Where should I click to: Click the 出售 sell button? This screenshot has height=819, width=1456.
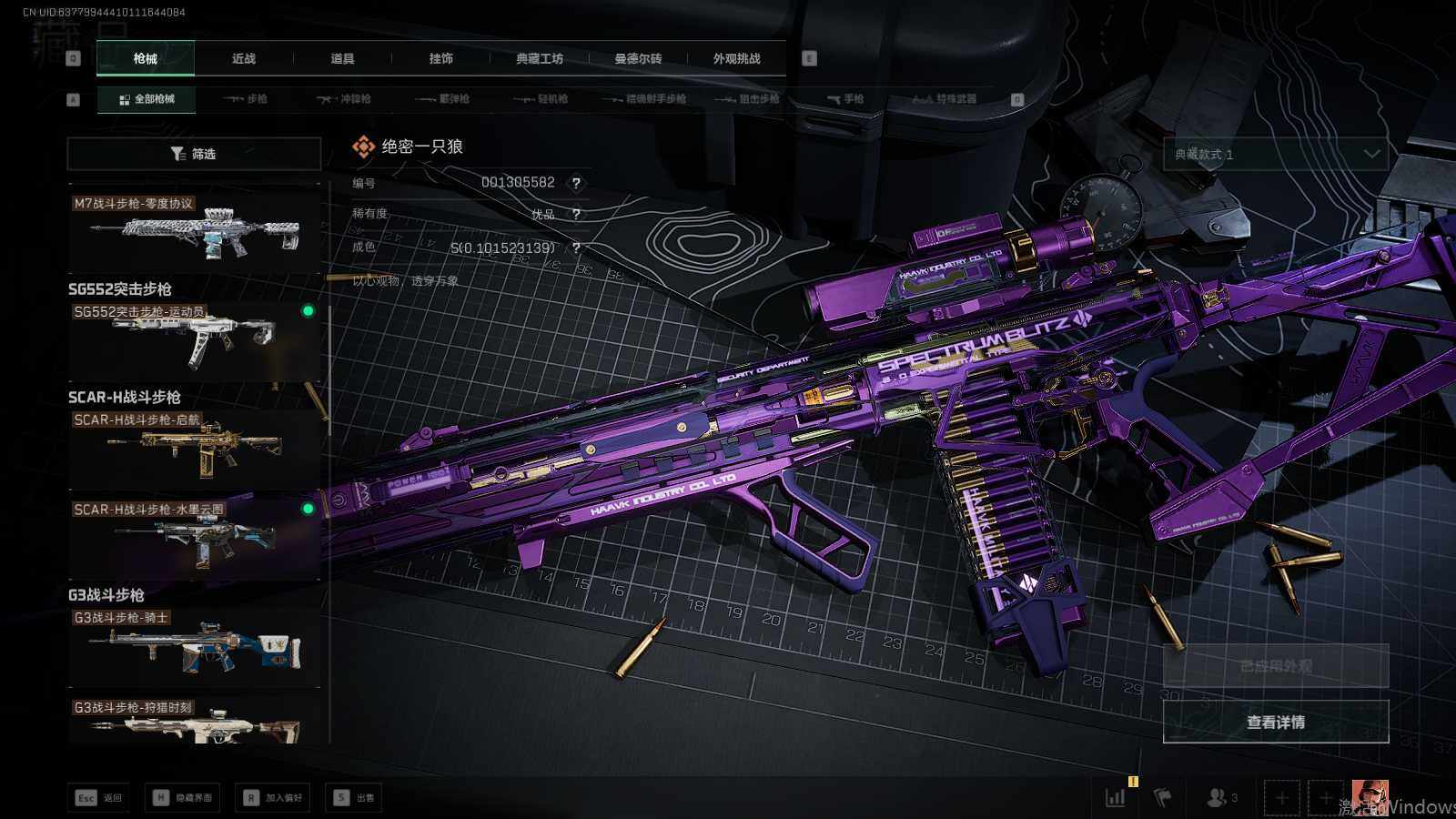click(x=354, y=798)
